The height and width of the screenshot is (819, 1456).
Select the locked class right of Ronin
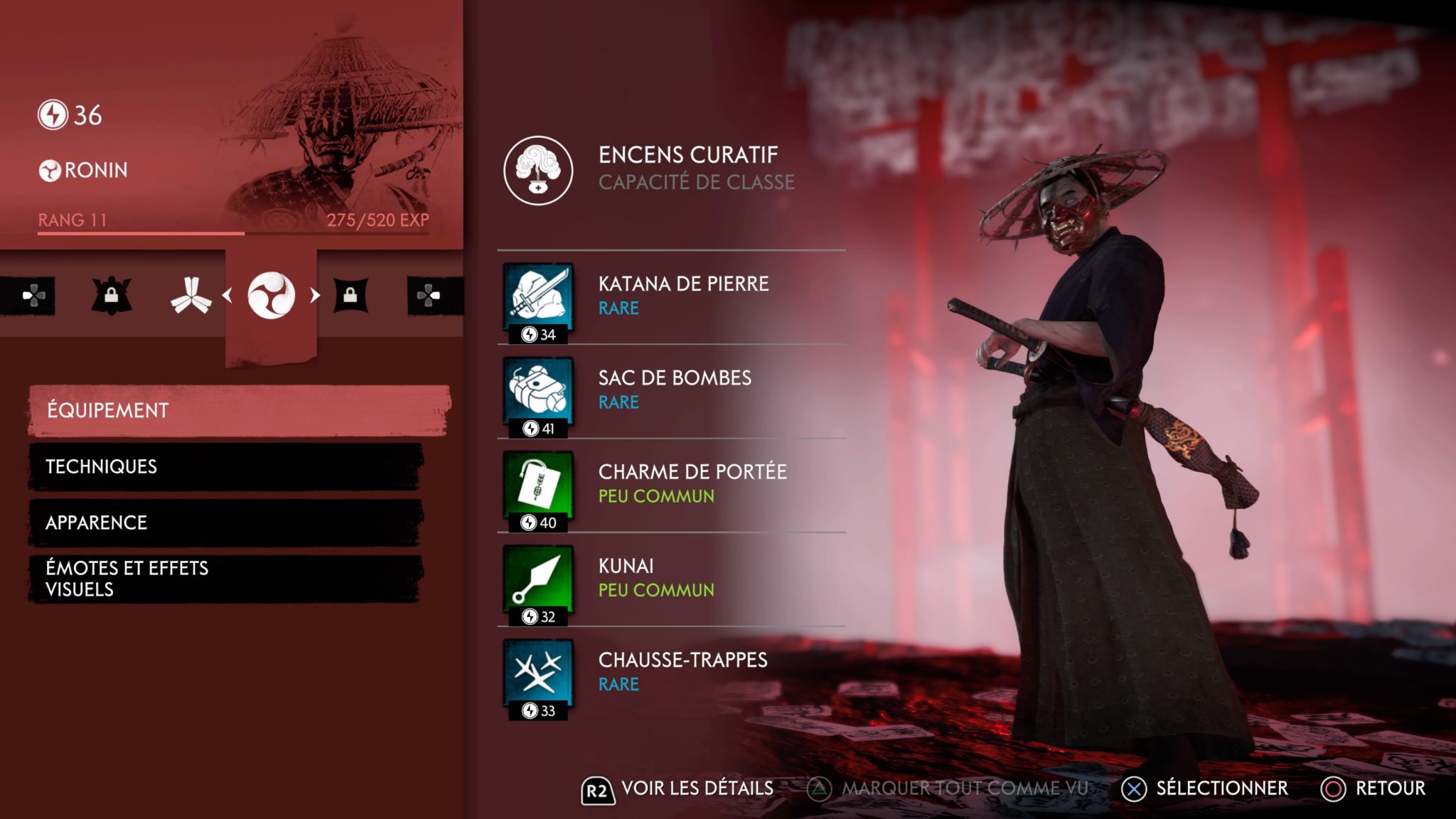pyautogui.click(x=350, y=295)
